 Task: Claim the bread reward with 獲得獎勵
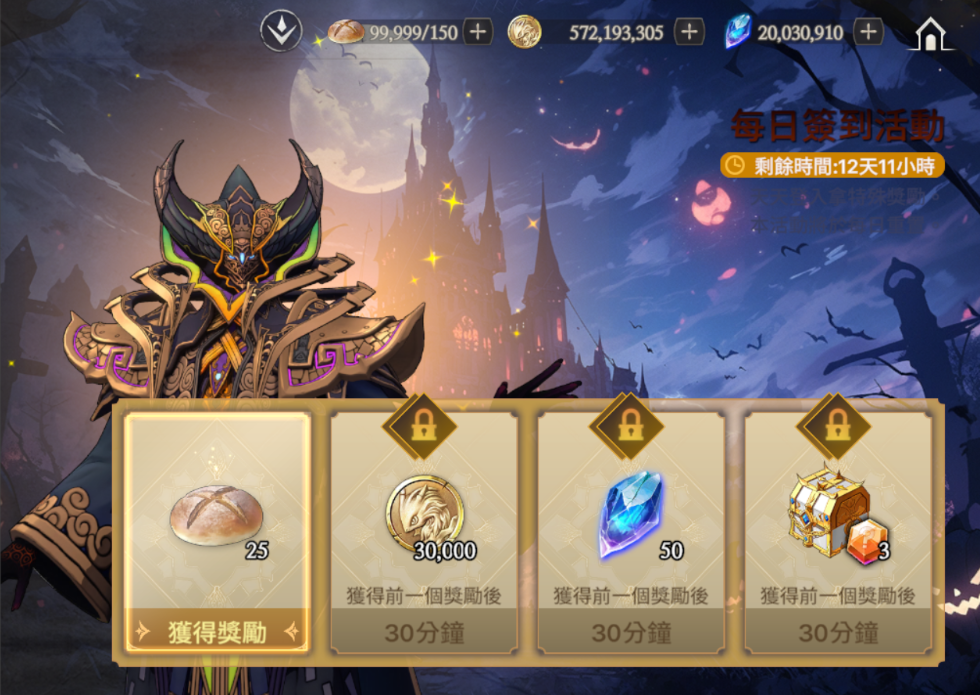point(217,630)
